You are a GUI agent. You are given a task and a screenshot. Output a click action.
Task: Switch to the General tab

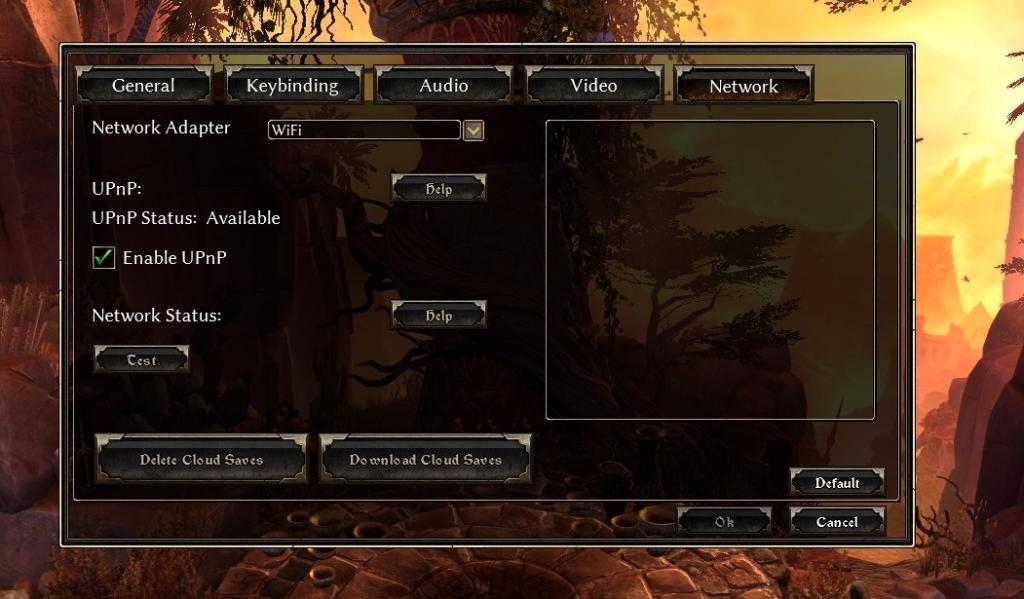click(143, 86)
